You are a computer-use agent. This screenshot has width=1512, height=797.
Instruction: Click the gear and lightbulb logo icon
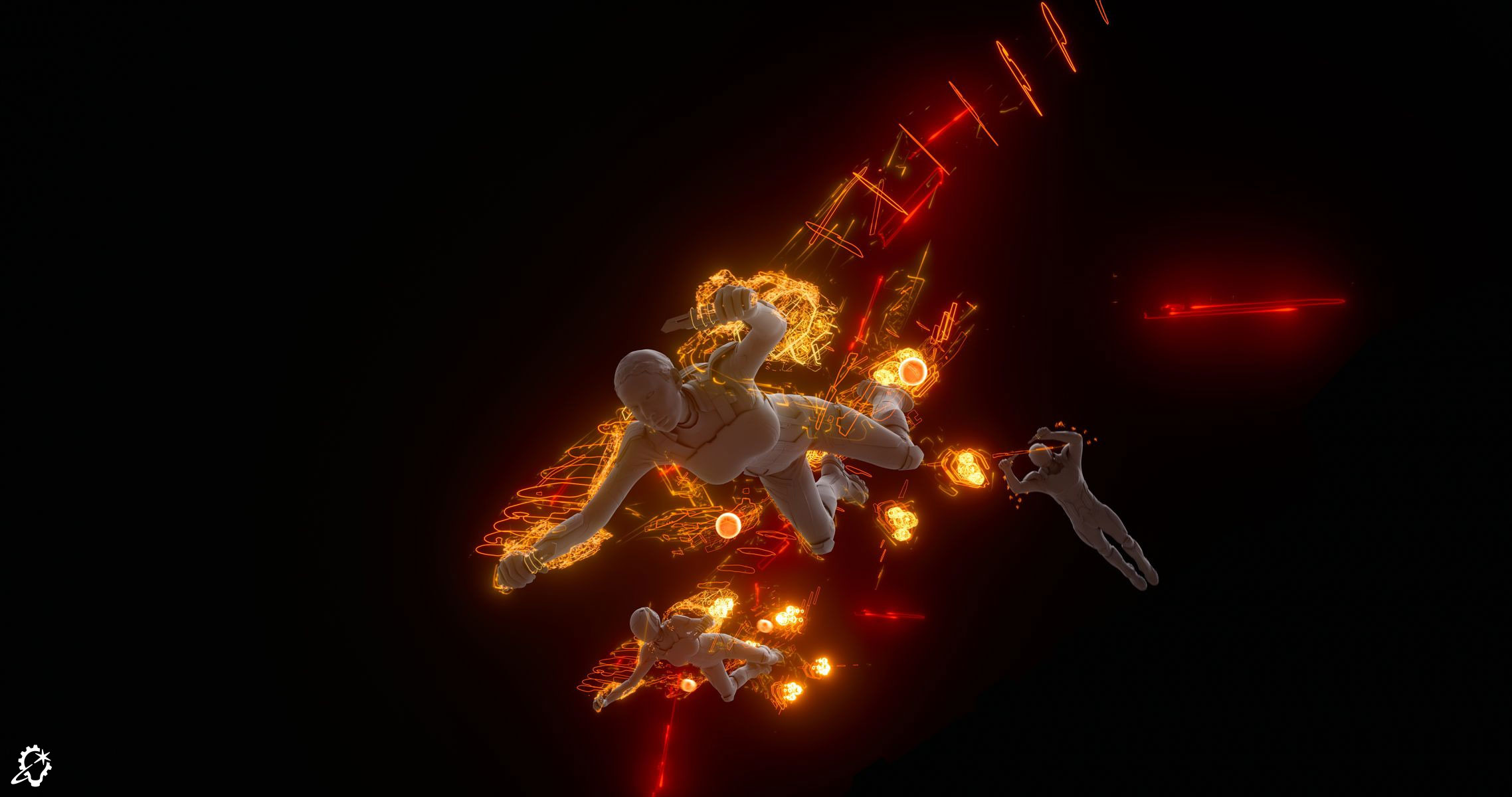point(34,764)
